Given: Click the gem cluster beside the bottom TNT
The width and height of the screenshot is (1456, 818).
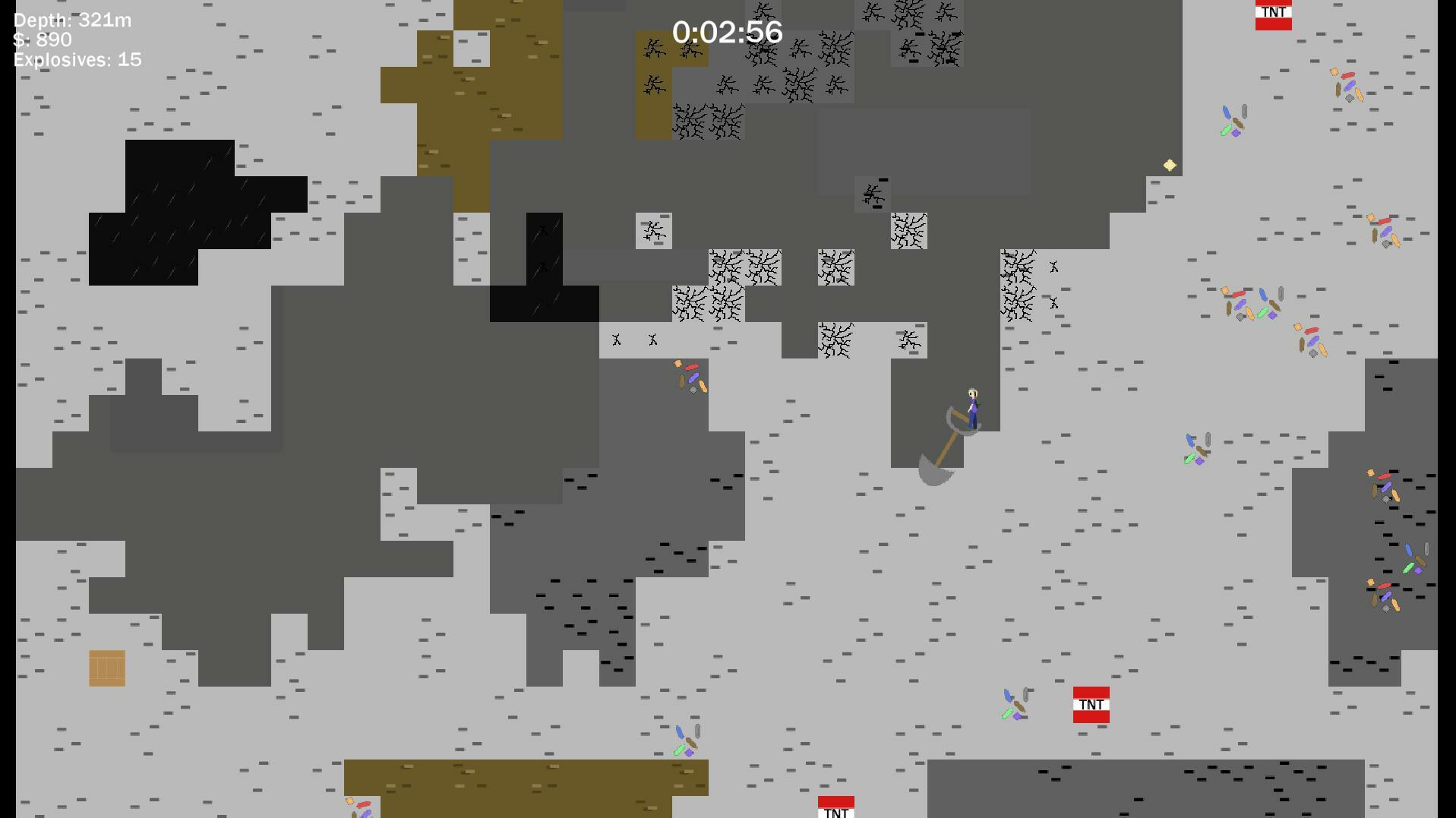Looking at the screenshot, I should pos(1013,705).
